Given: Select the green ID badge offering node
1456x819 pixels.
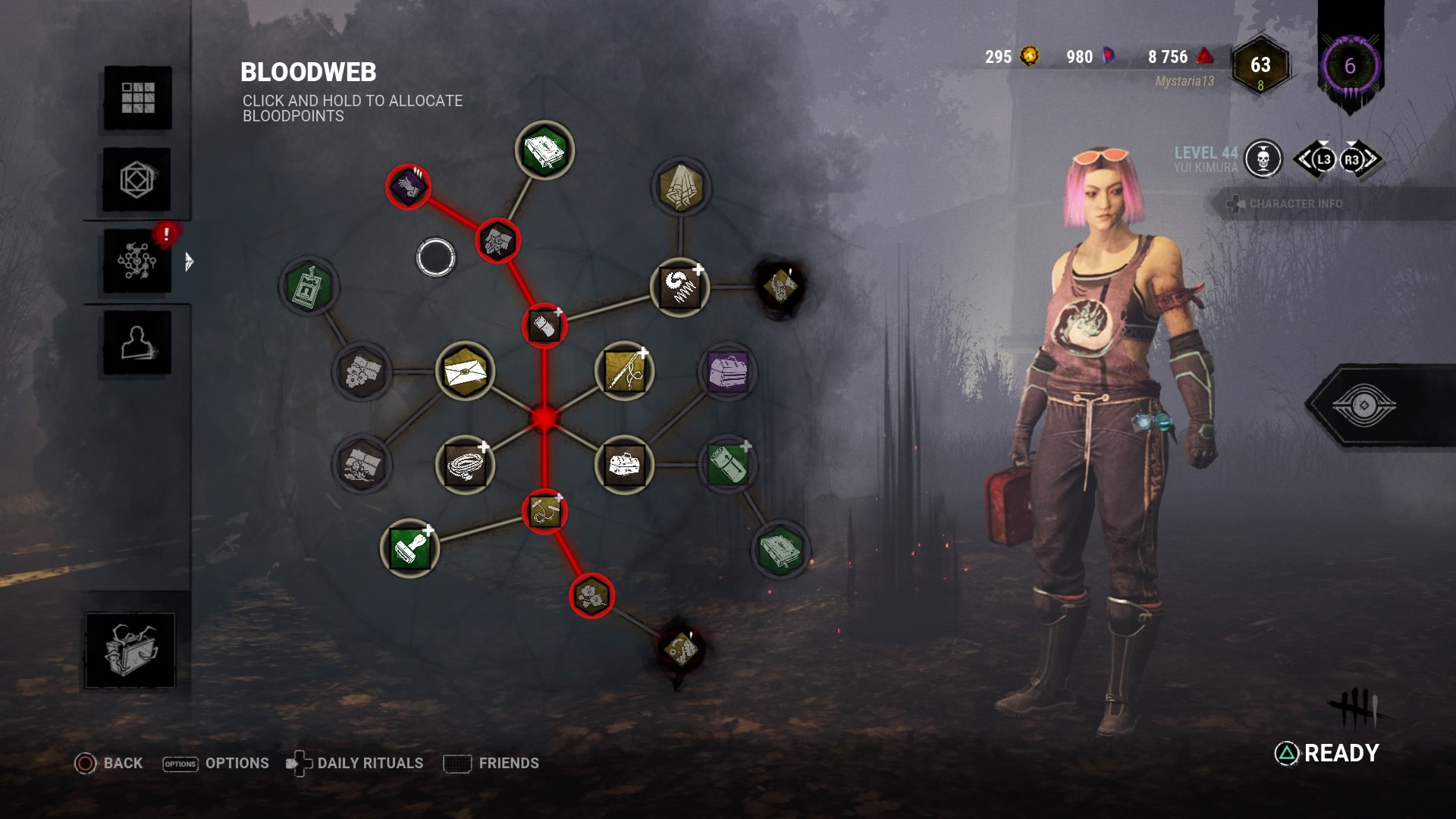Looking at the screenshot, I should coord(309,286).
